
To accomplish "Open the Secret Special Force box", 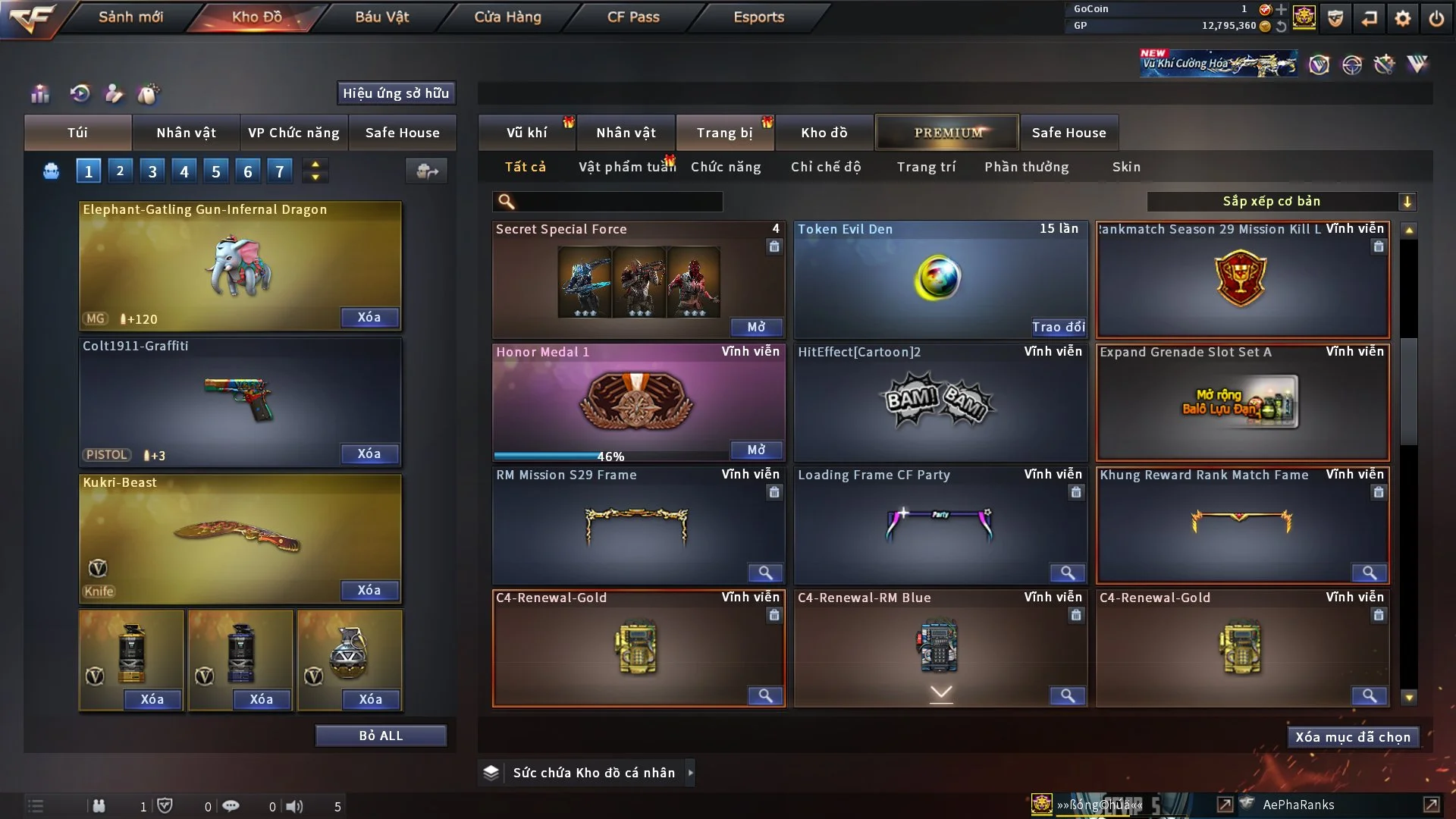I will pos(756,327).
